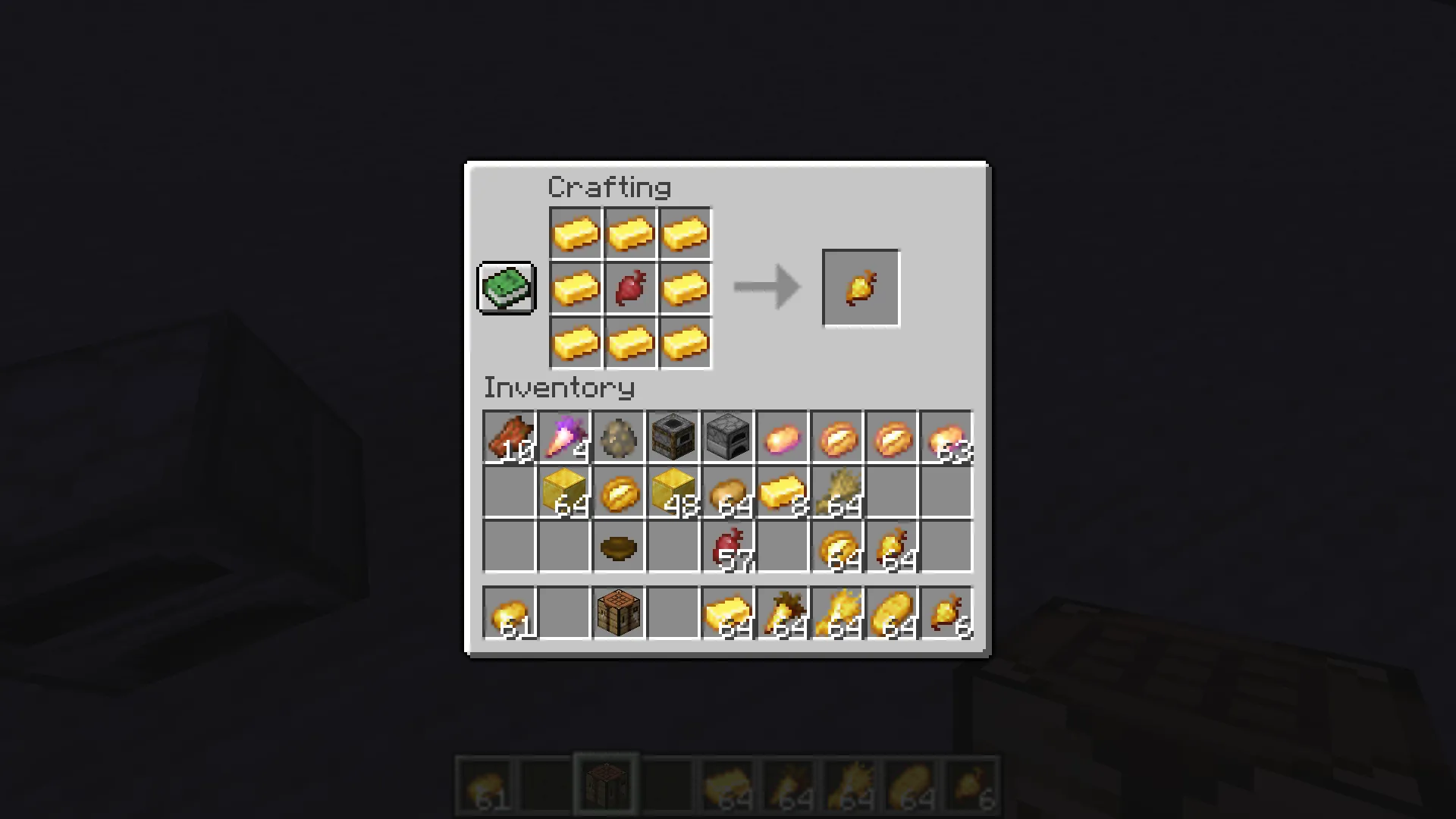Select the blast furnace item in the inventory
This screenshot has height=819, width=1456.
(x=673, y=438)
